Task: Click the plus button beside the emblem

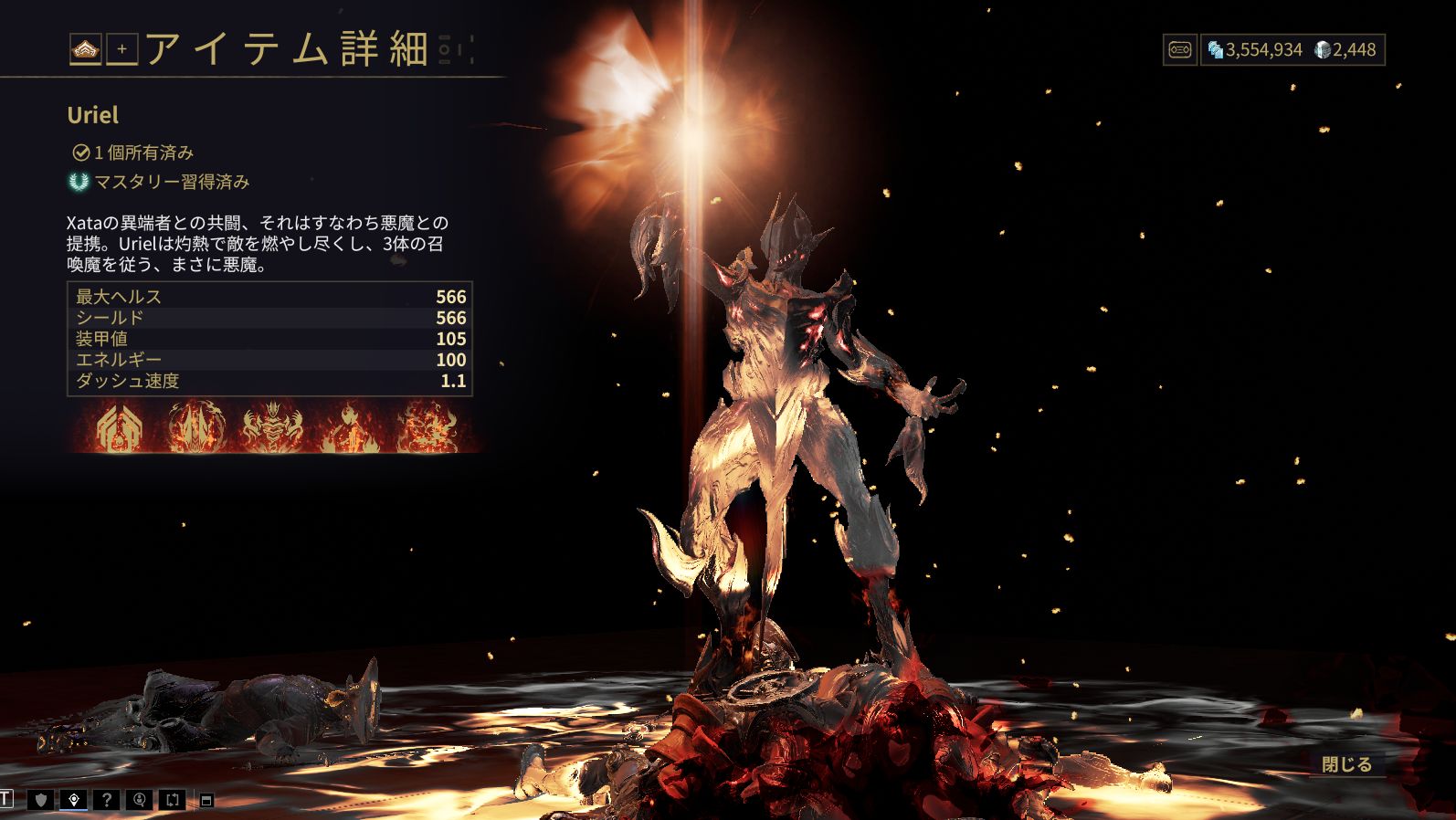Action: click(x=122, y=49)
